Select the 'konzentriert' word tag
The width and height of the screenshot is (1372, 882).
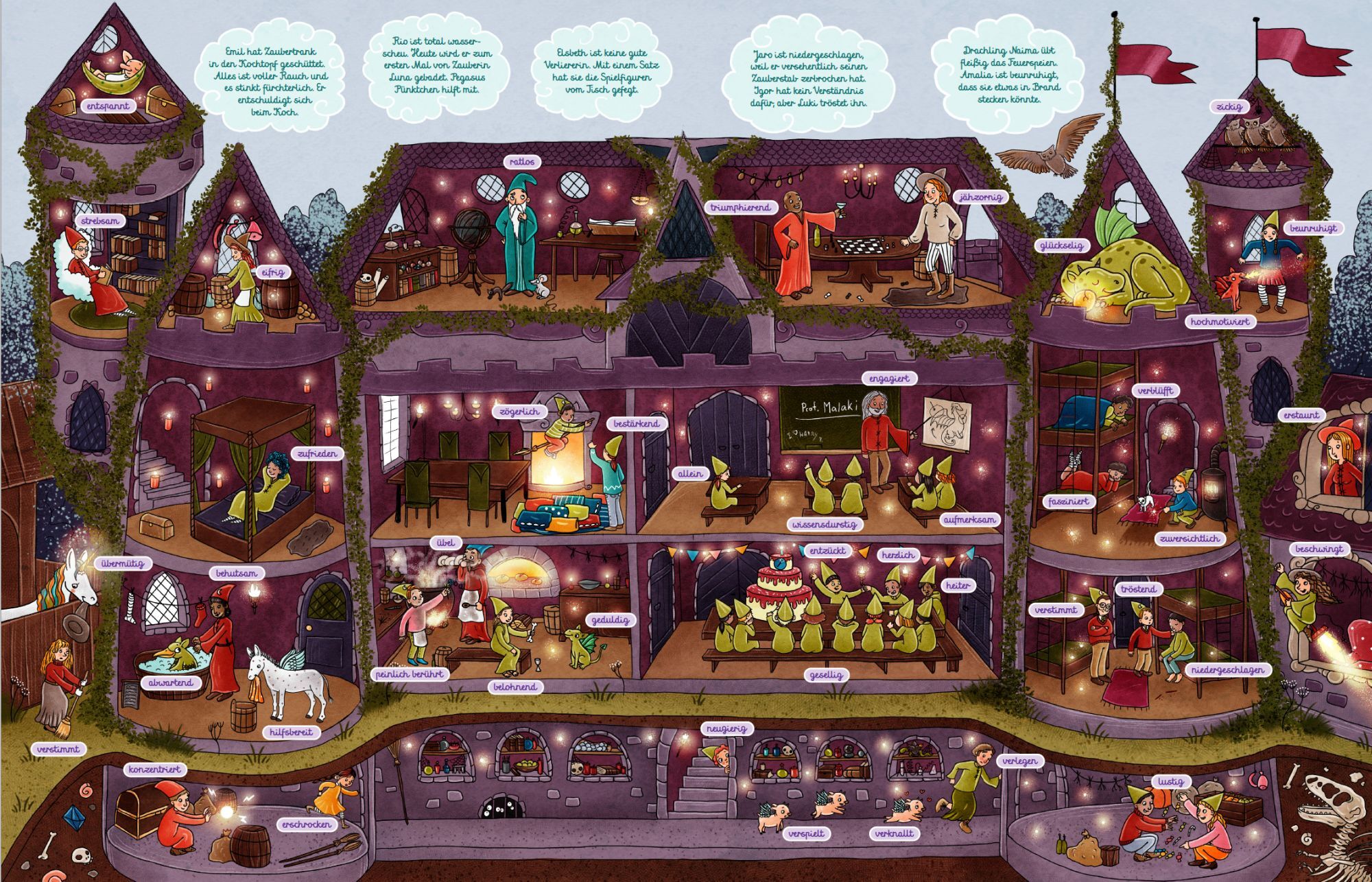[154, 770]
